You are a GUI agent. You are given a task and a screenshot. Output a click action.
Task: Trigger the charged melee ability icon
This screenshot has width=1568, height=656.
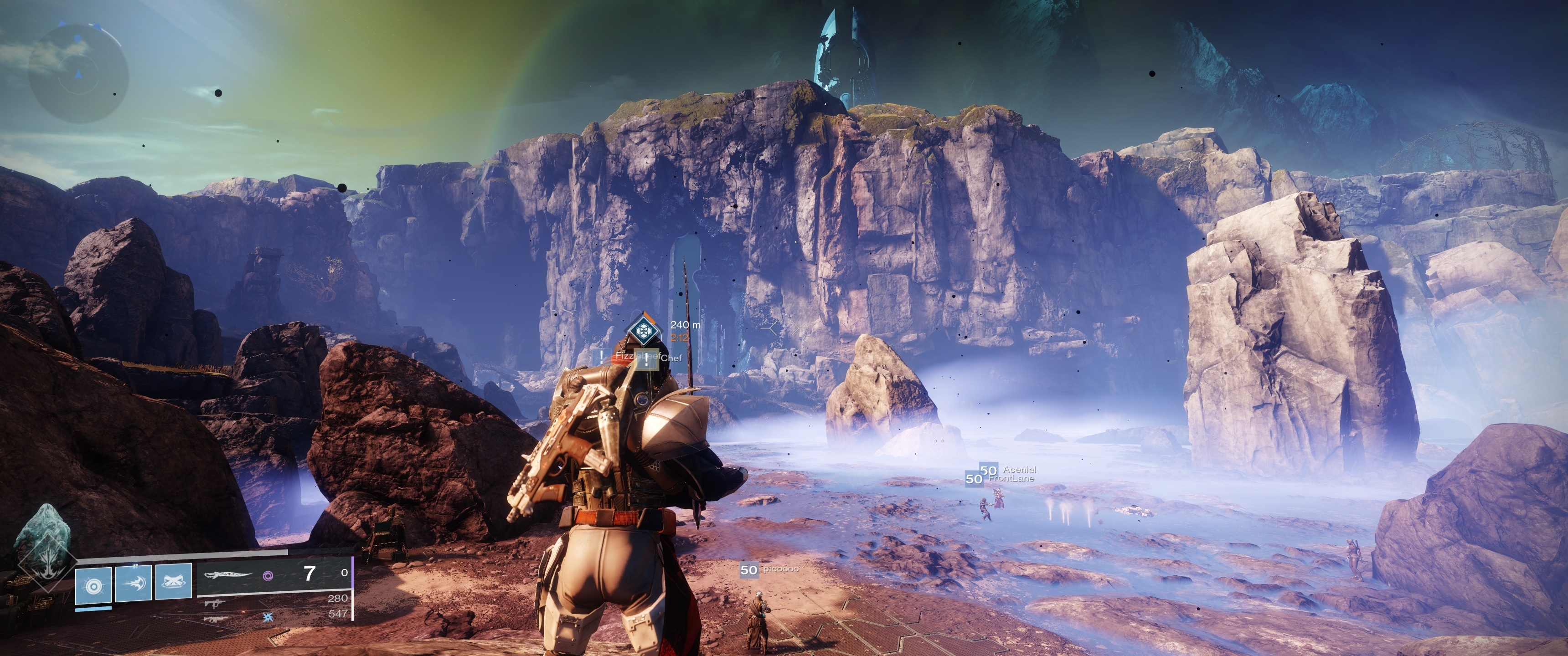(133, 582)
